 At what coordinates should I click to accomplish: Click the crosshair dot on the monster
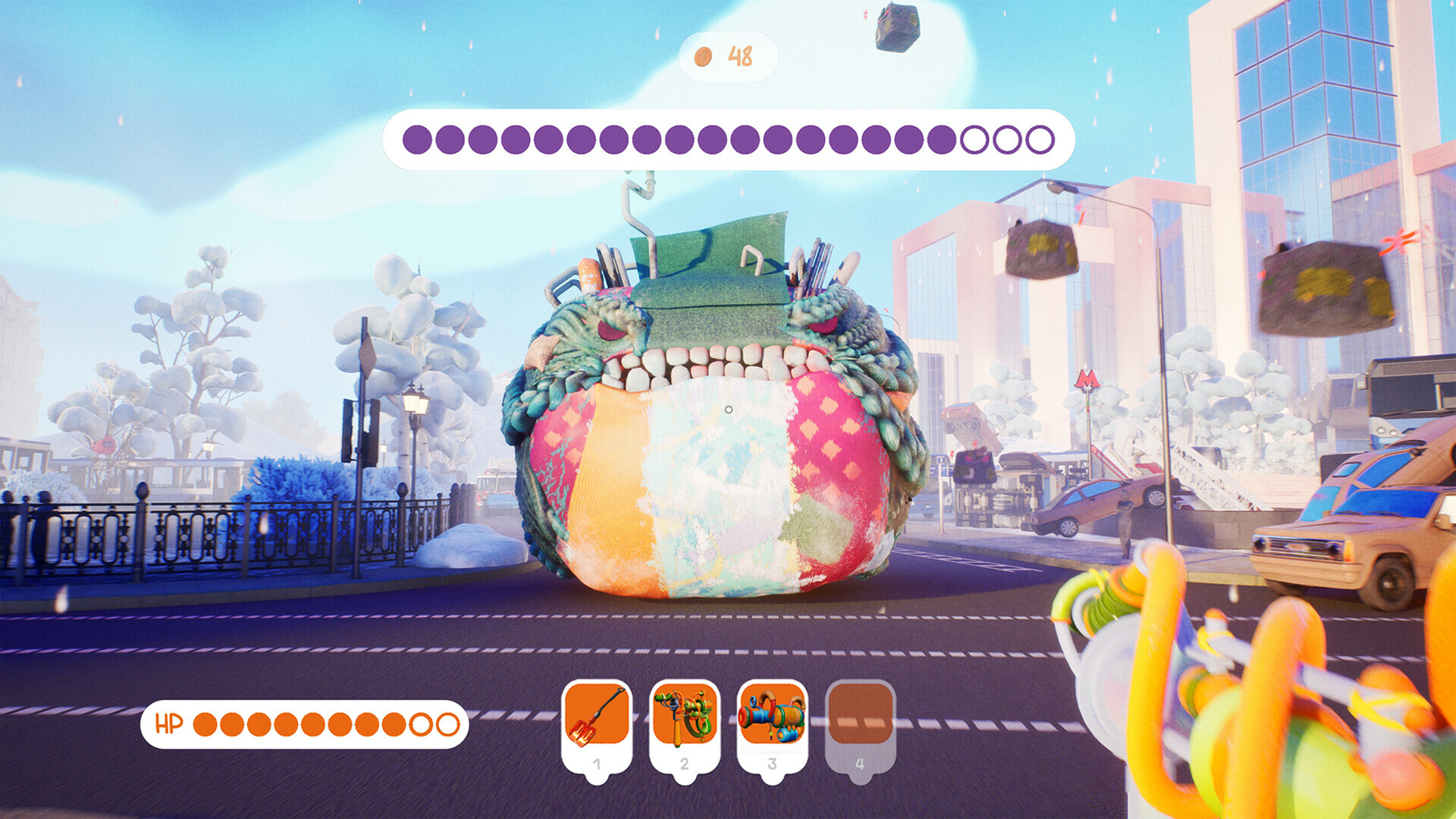point(729,409)
